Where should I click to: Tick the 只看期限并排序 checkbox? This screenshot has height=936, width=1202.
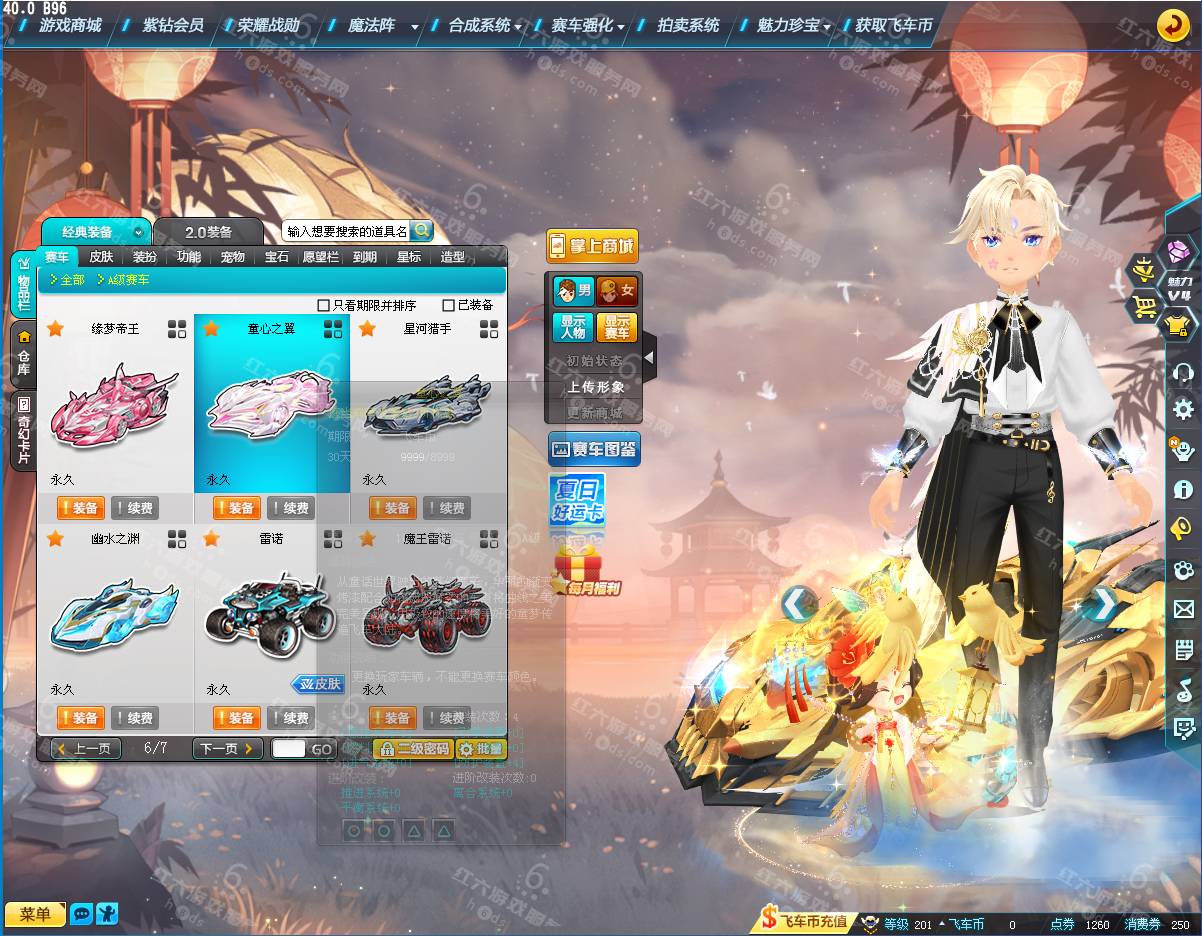coord(323,305)
